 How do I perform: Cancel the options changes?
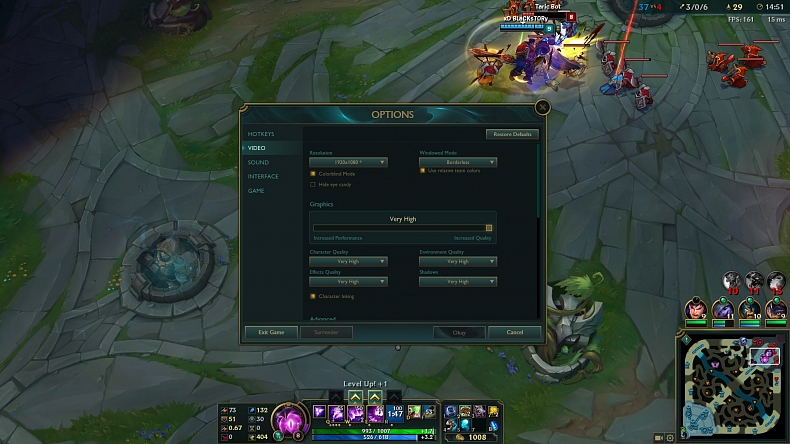click(515, 332)
